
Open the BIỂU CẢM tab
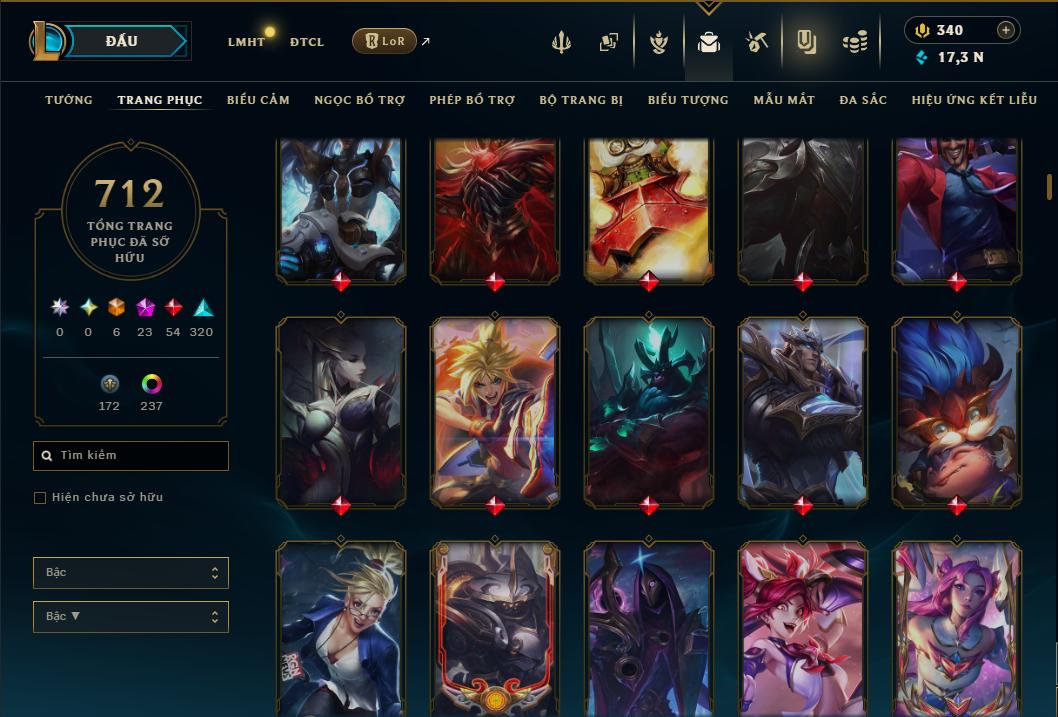coord(258,100)
